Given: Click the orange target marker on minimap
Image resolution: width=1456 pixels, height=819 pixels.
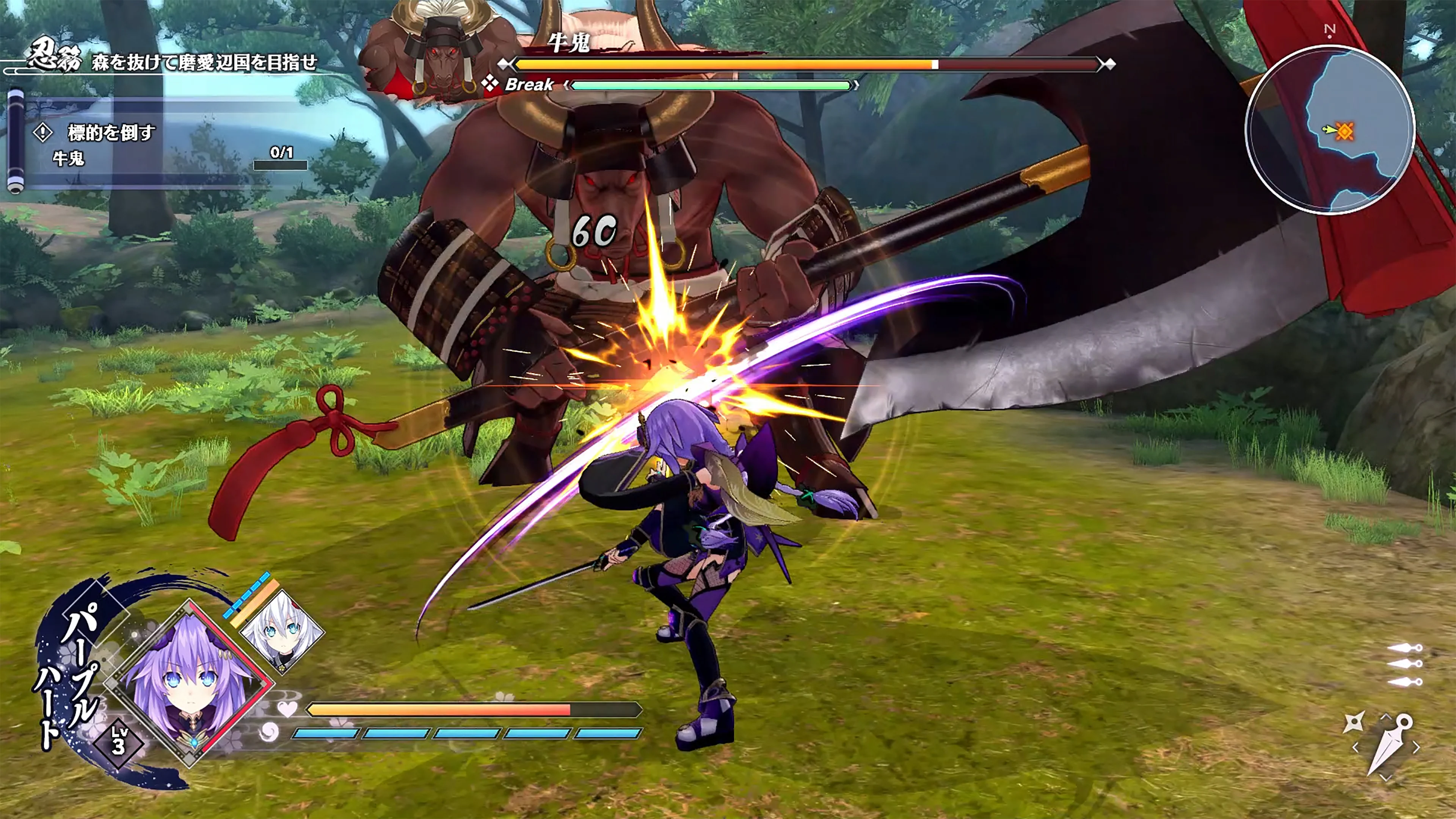Looking at the screenshot, I should click(x=1345, y=131).
